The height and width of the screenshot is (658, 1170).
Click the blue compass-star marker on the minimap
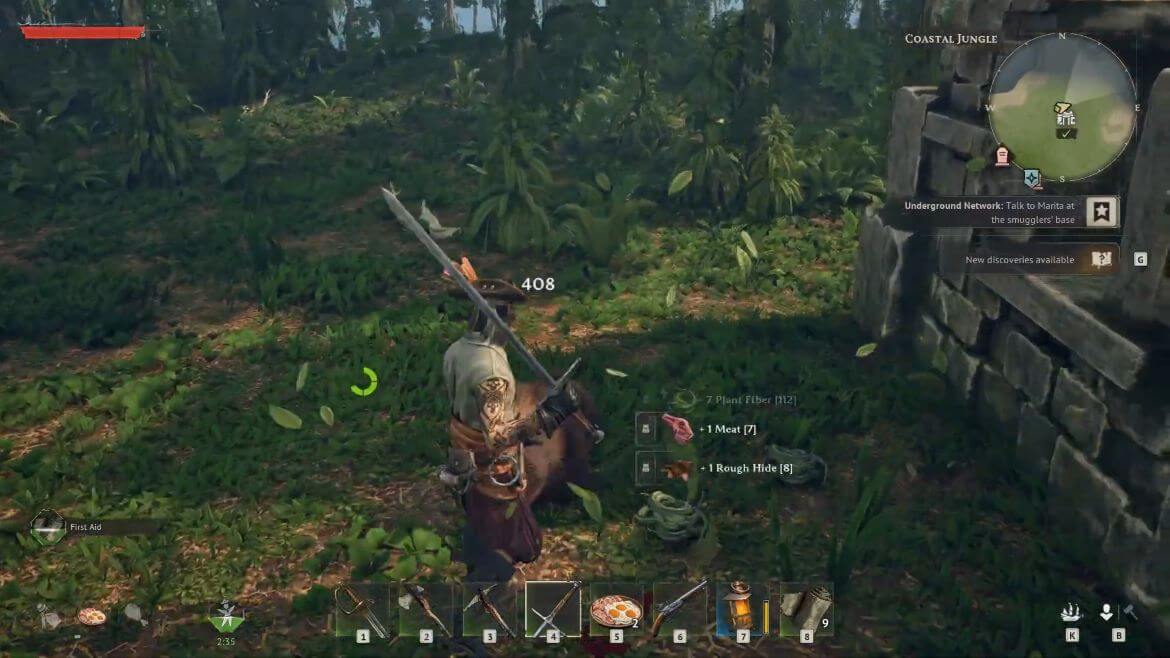coord(1033,179)
